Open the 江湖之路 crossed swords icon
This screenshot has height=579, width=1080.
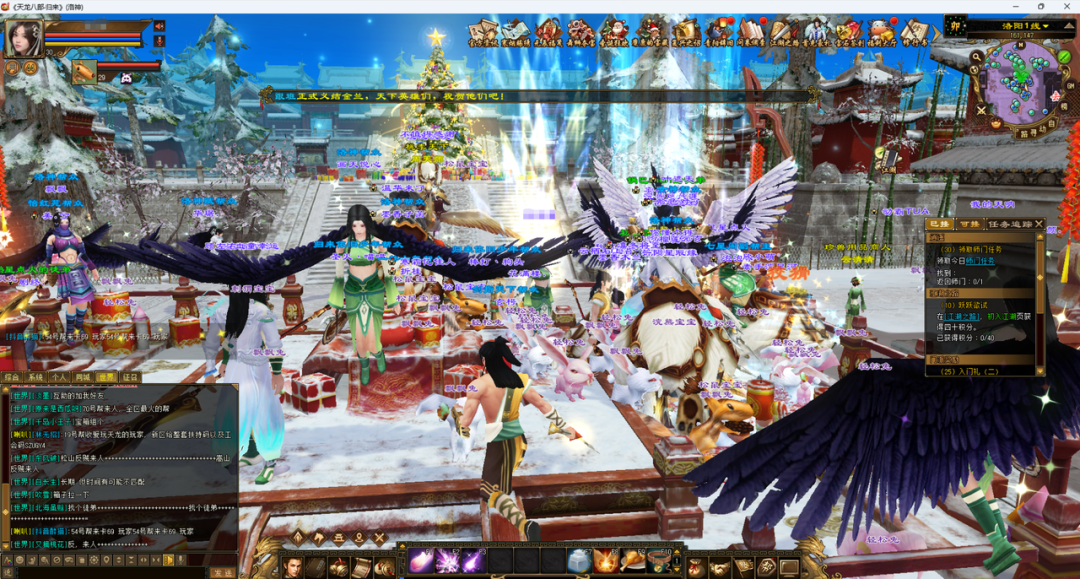point(784,32)
